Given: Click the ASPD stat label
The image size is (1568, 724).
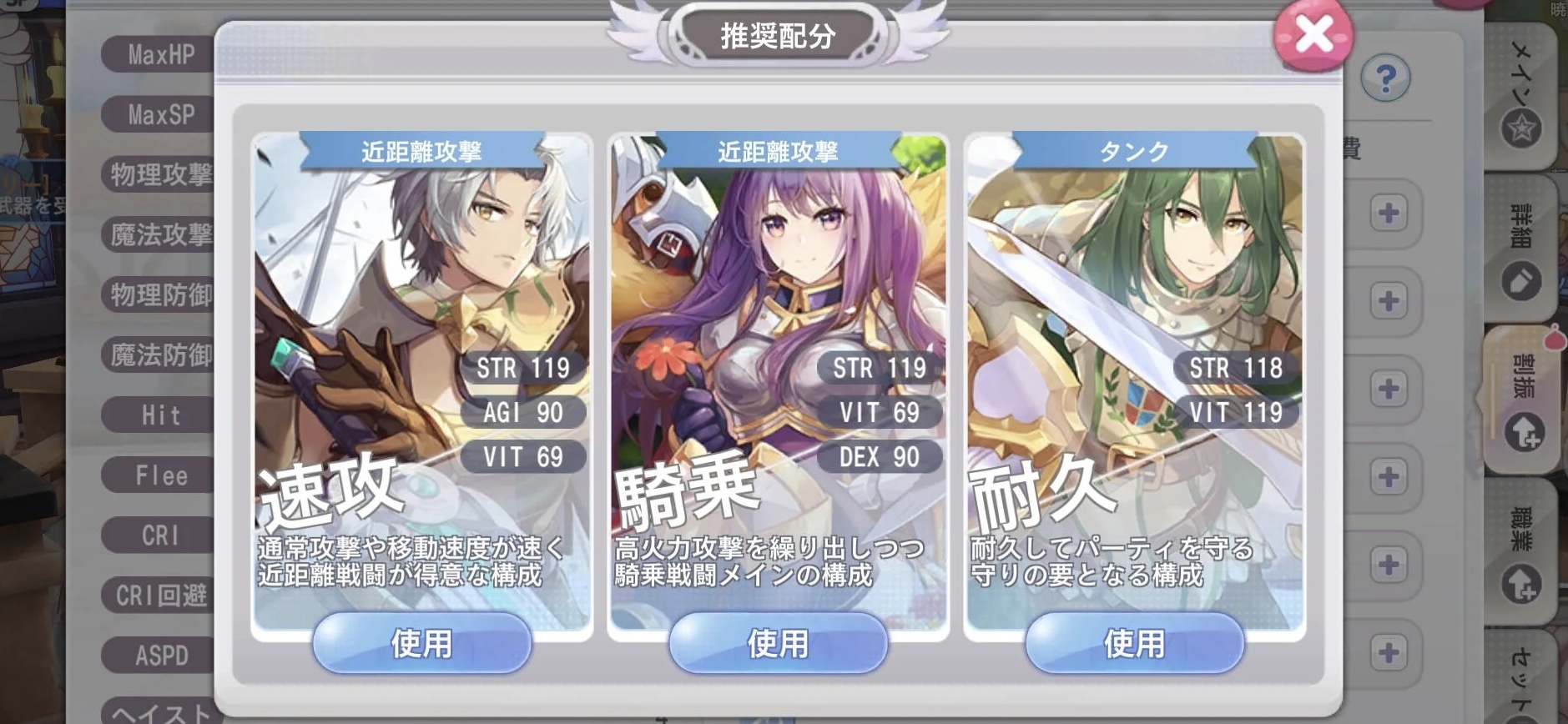Looking at the screenshot, I should click(x=159, y=656).
